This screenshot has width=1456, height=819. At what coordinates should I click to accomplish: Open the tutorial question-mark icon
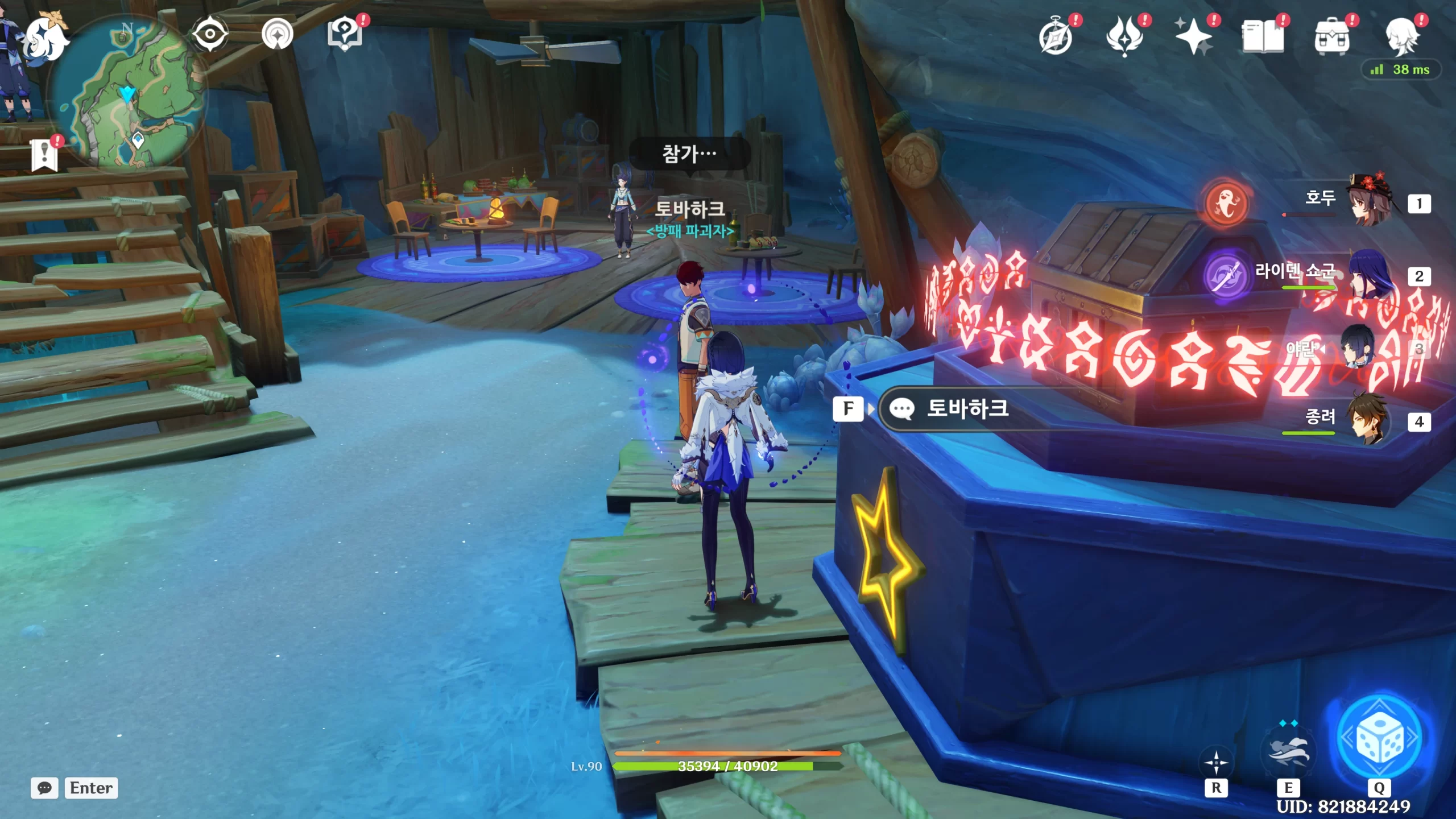click(345, 34)
